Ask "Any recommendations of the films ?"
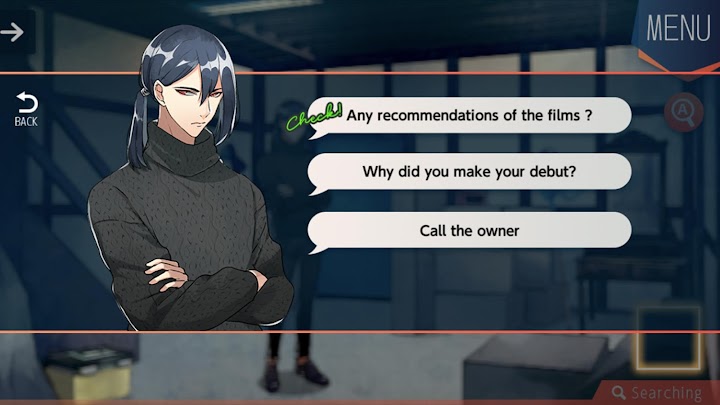Screen dimensions: 720x405 click(x=469, y=115)
